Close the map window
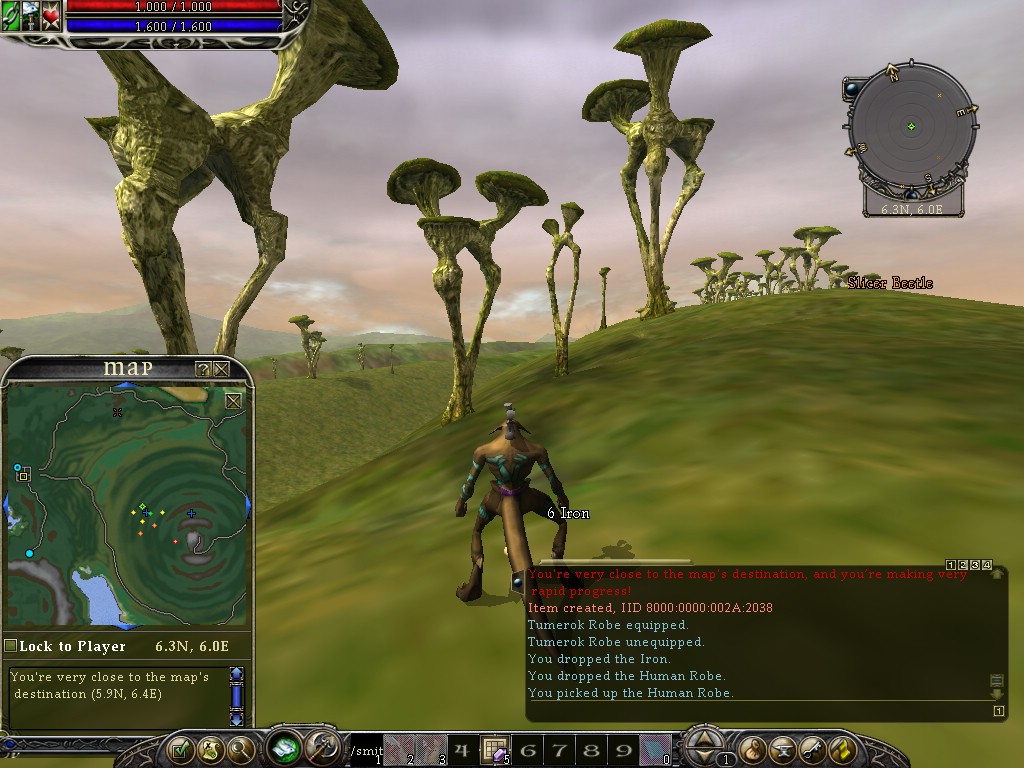Image resolution: width=1024 pixels, height=768 pixels. coord(221,369)
